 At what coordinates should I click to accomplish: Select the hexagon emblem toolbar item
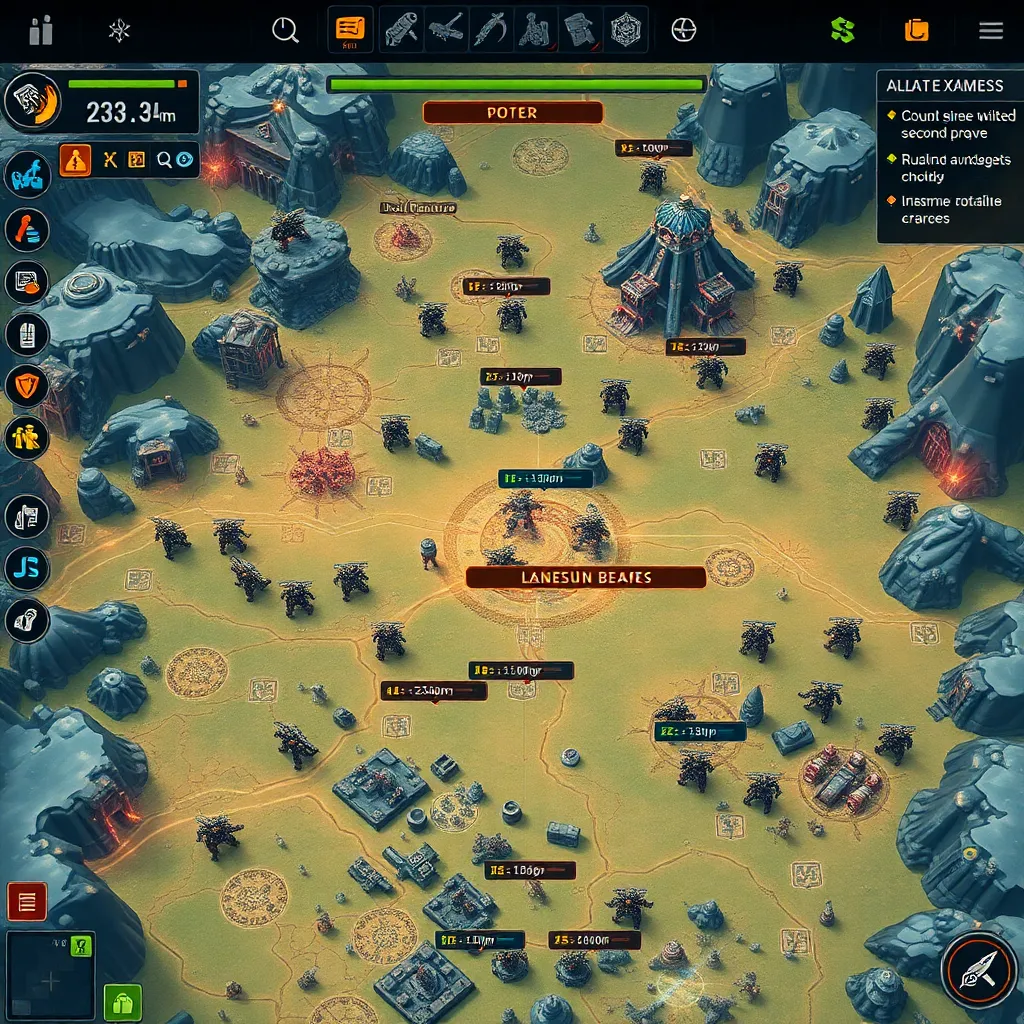pyautogui.click(x=627, y=30)
